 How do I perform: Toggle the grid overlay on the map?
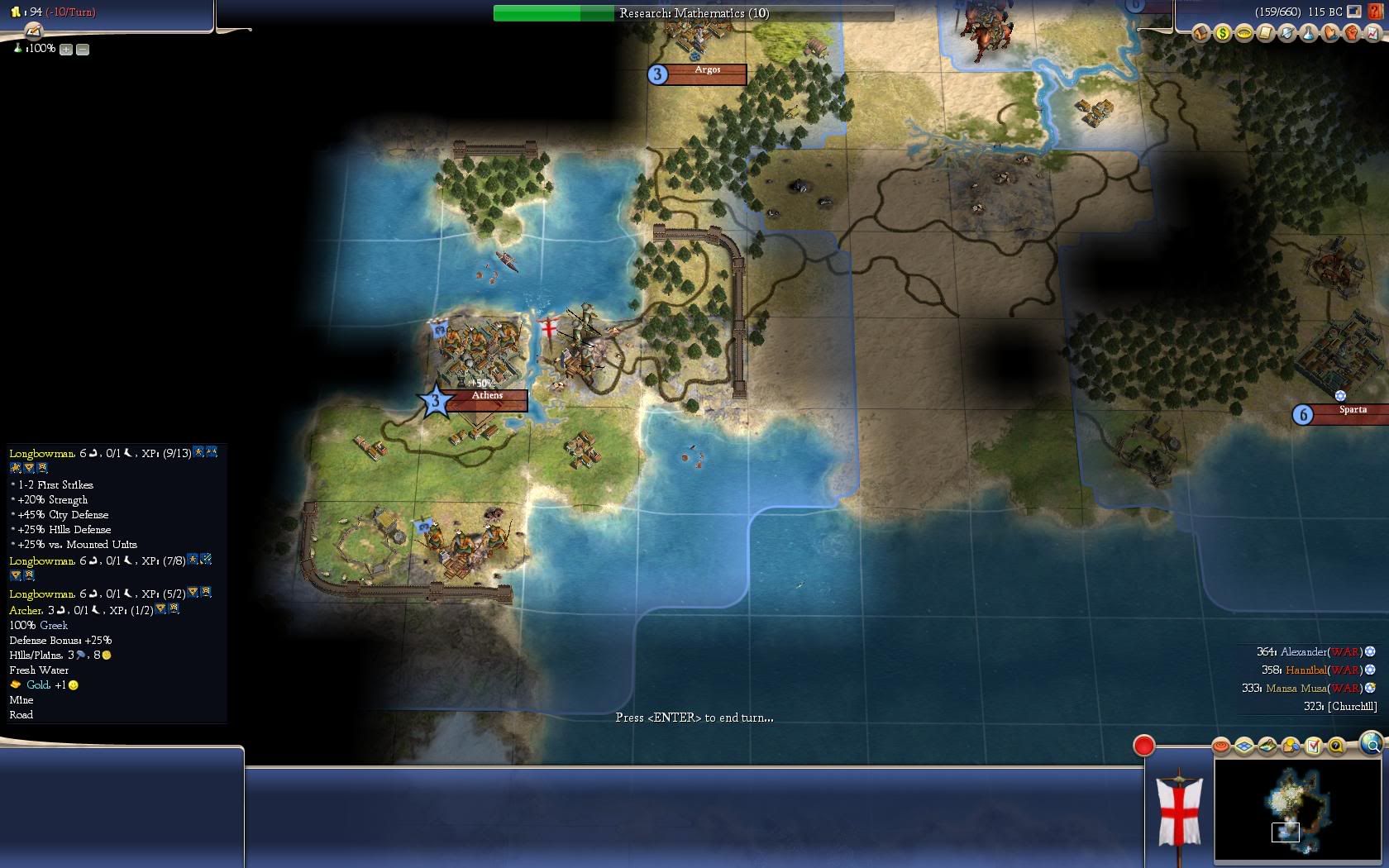pyautogui.click(x=1244, y=746)
